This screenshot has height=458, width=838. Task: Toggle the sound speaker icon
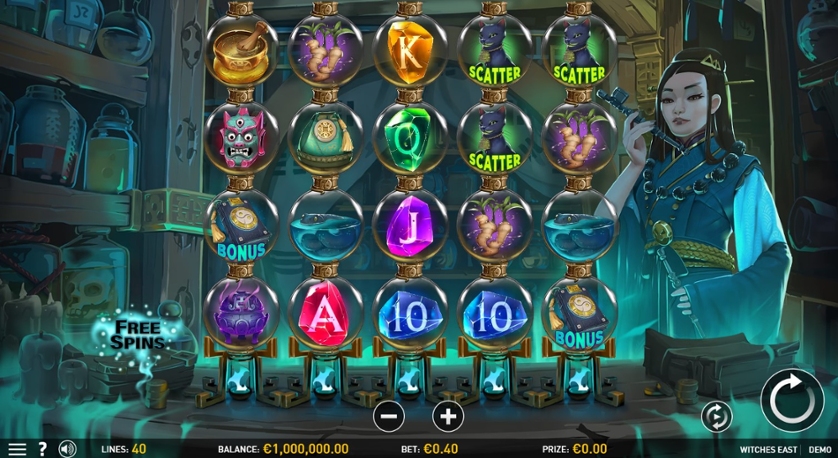pos(67,449)
